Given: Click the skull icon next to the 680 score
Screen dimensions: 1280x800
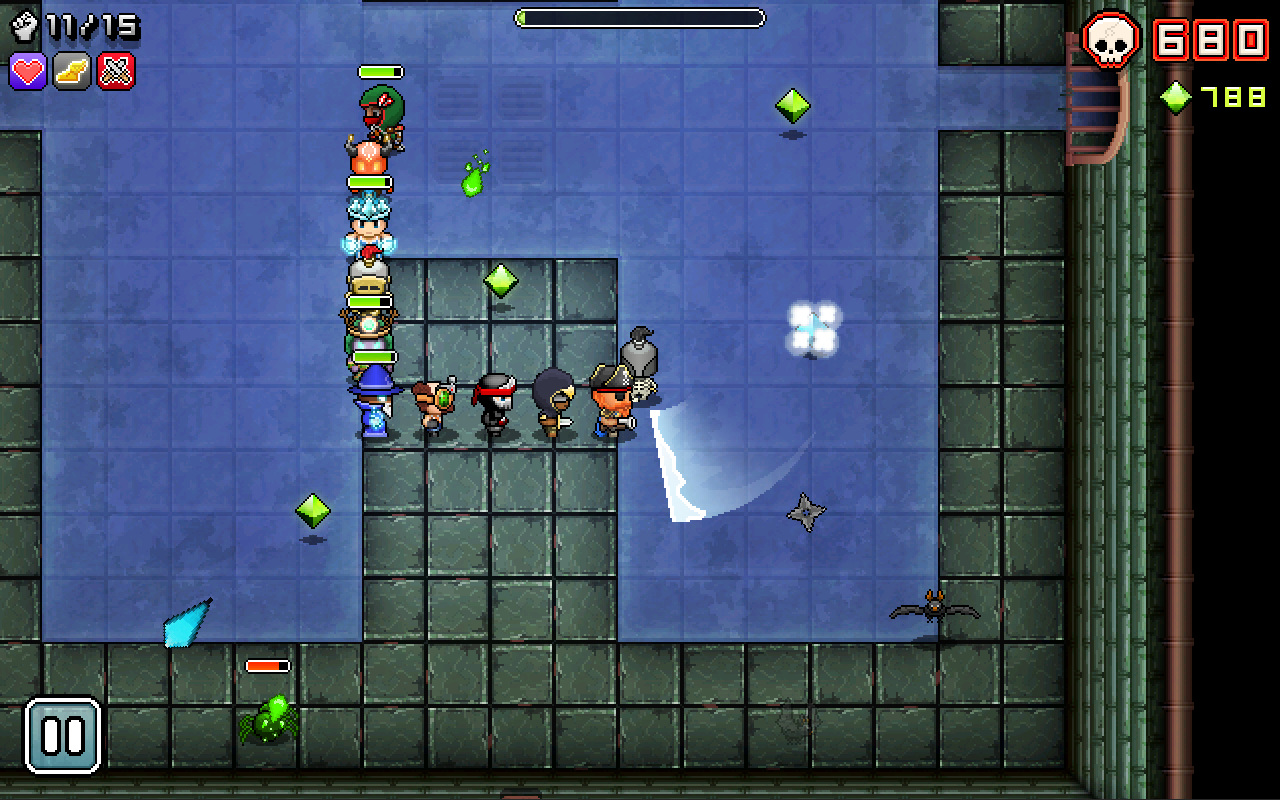Looking at the screenshot, I should (1113, 40).
